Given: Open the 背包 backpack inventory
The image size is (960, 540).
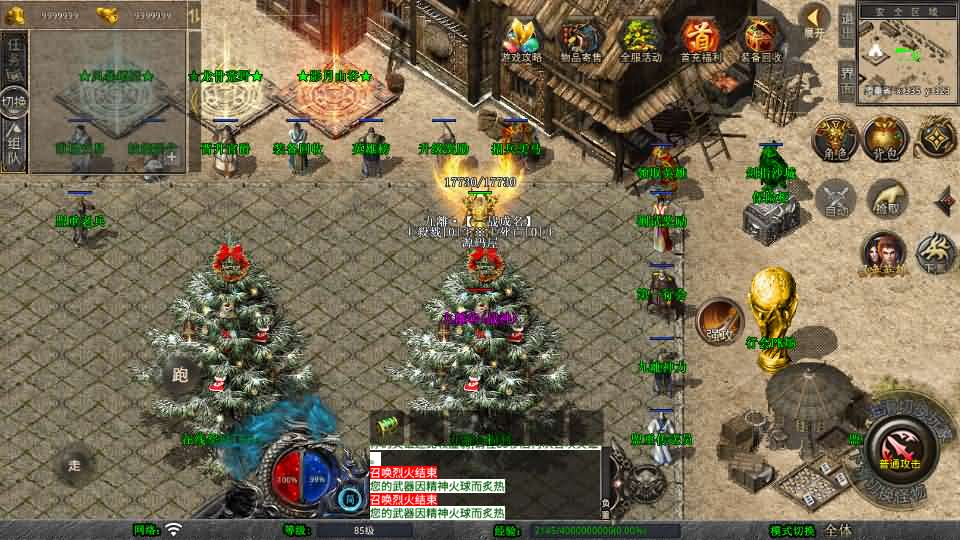Looking at the screenshot, I should pyautogui.click(x=884, y=139).
